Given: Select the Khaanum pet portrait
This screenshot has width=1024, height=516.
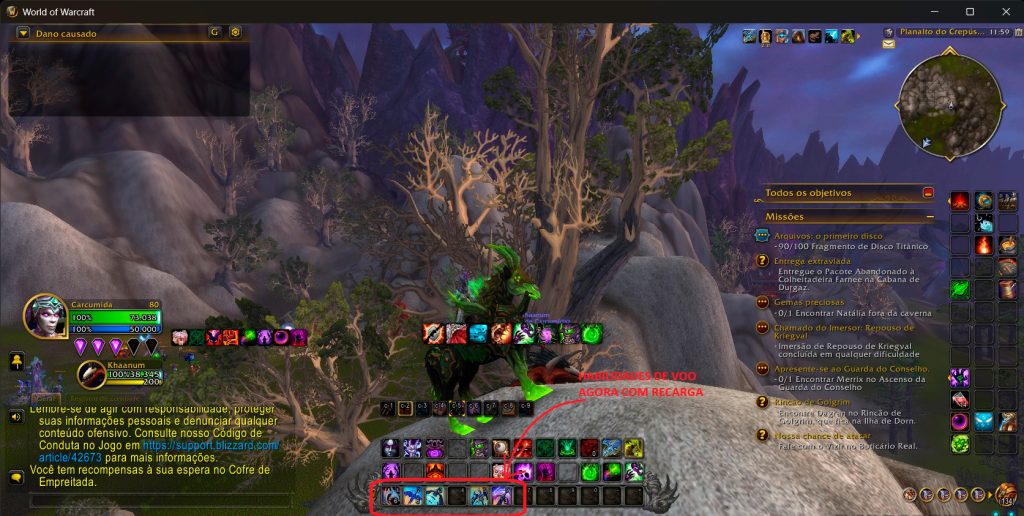Looking at the screenshot, I should click(91, 374).
